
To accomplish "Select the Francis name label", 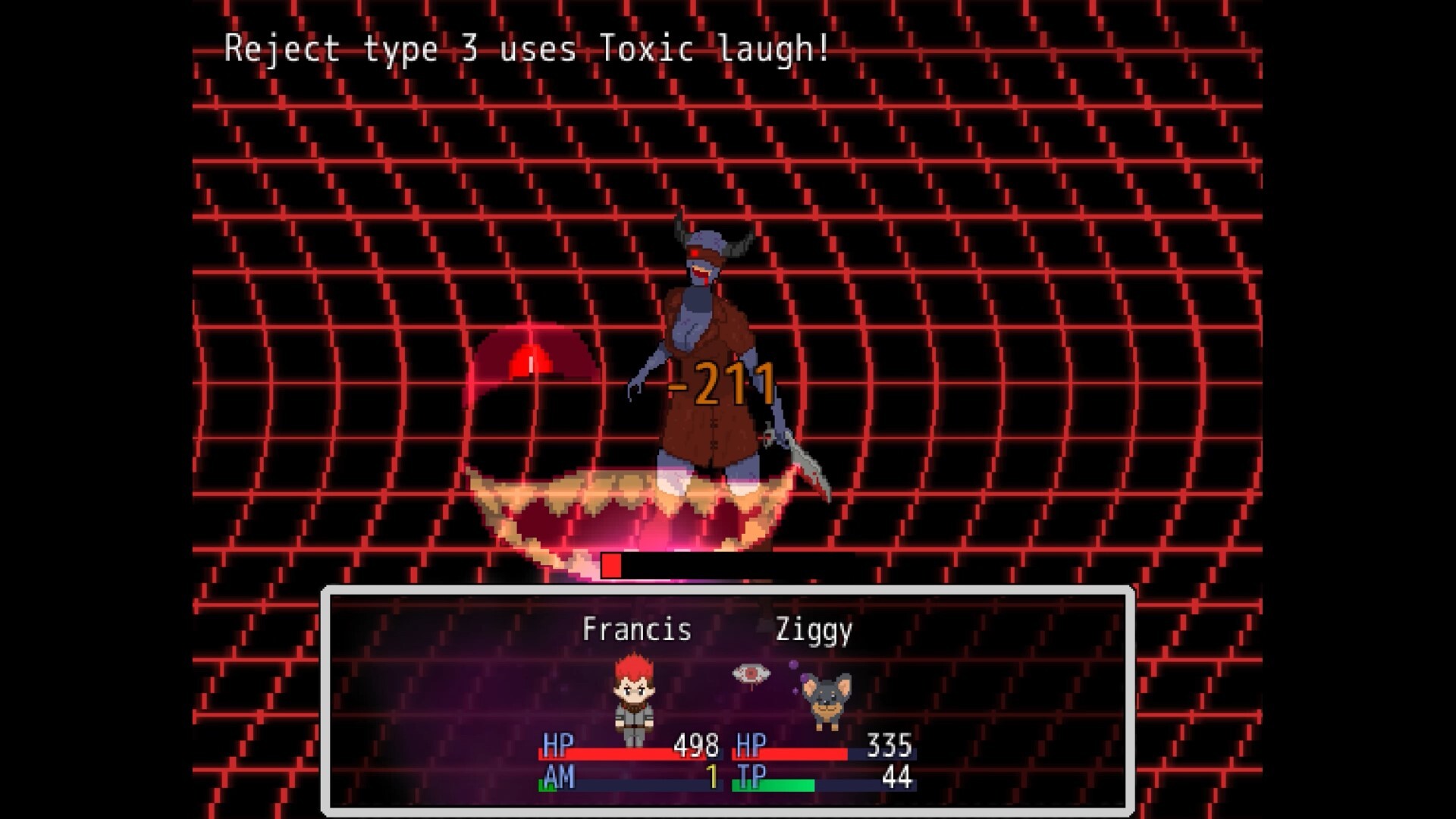I will (637, 629).
